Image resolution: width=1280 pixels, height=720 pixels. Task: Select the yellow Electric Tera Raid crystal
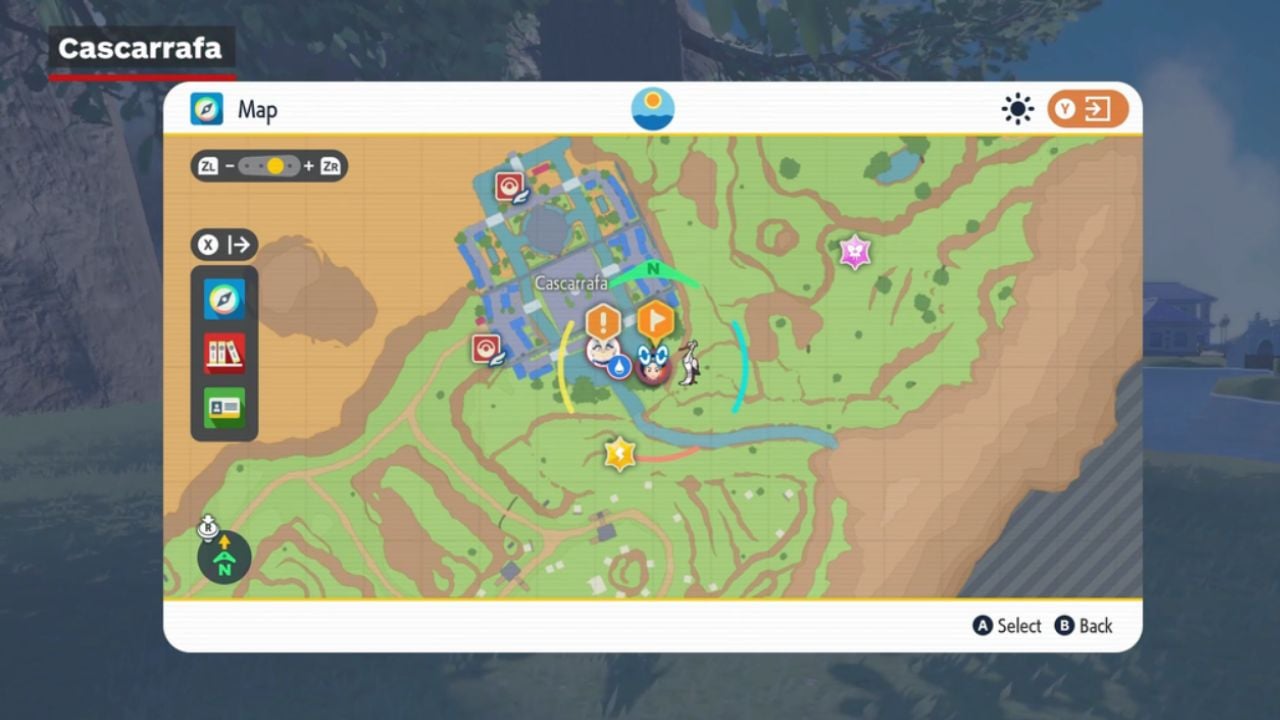(620, 454)
